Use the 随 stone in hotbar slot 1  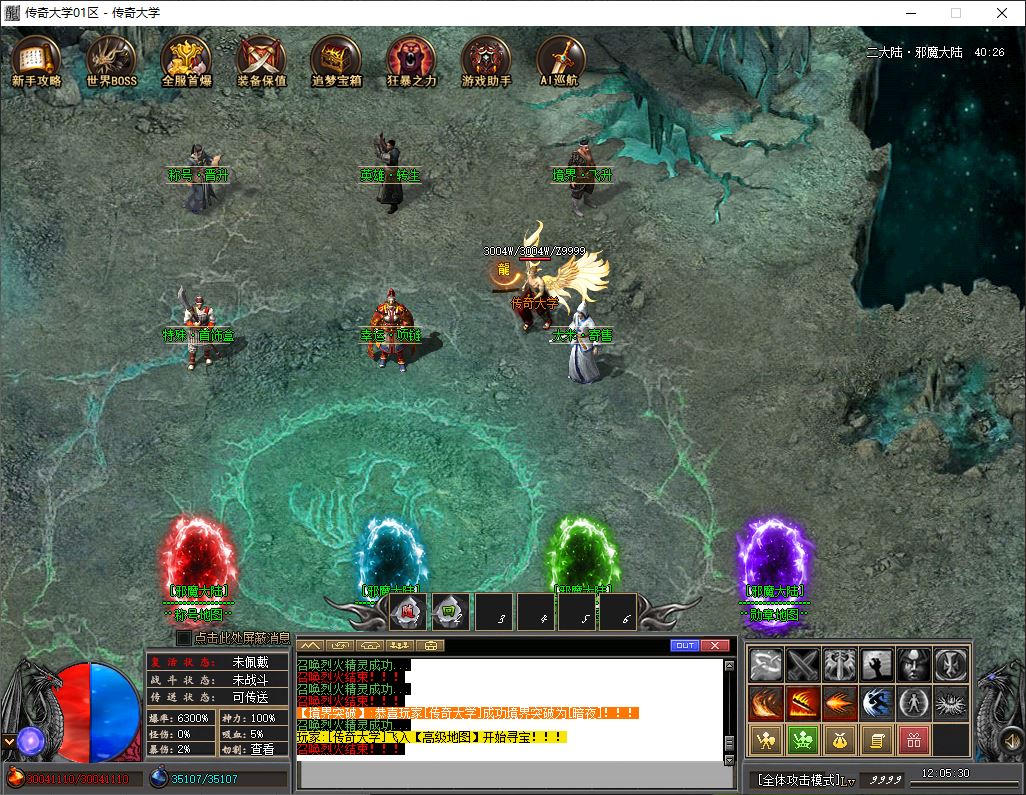407,611
